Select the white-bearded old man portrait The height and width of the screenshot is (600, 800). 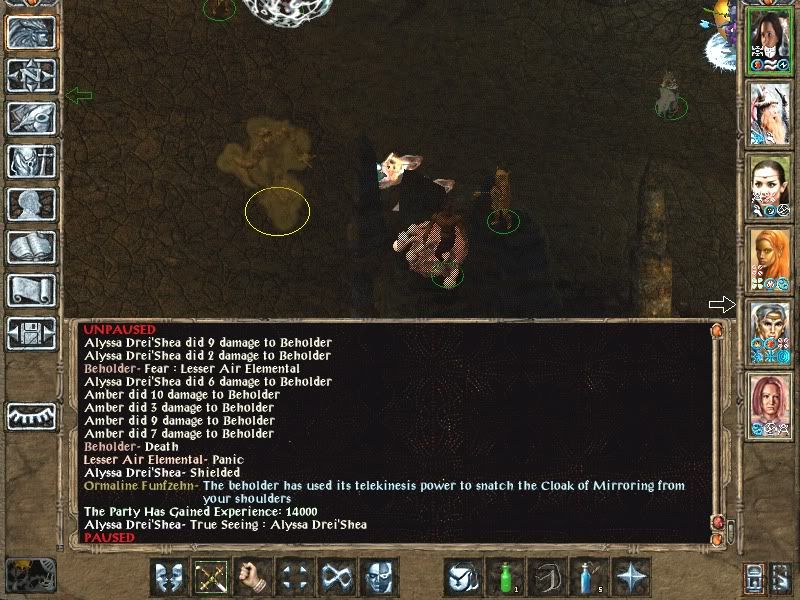769,112
